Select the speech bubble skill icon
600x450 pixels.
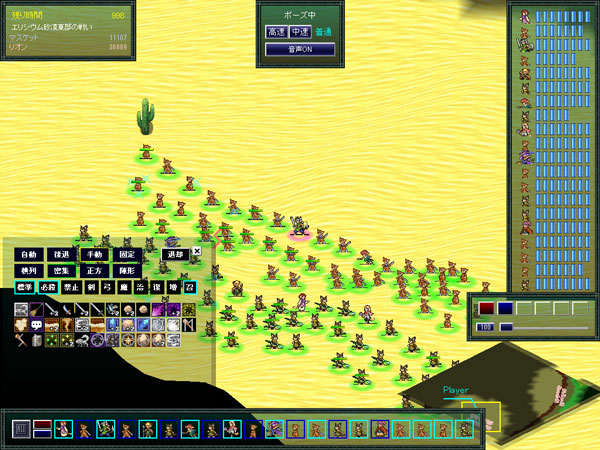(x=37, y=325)
